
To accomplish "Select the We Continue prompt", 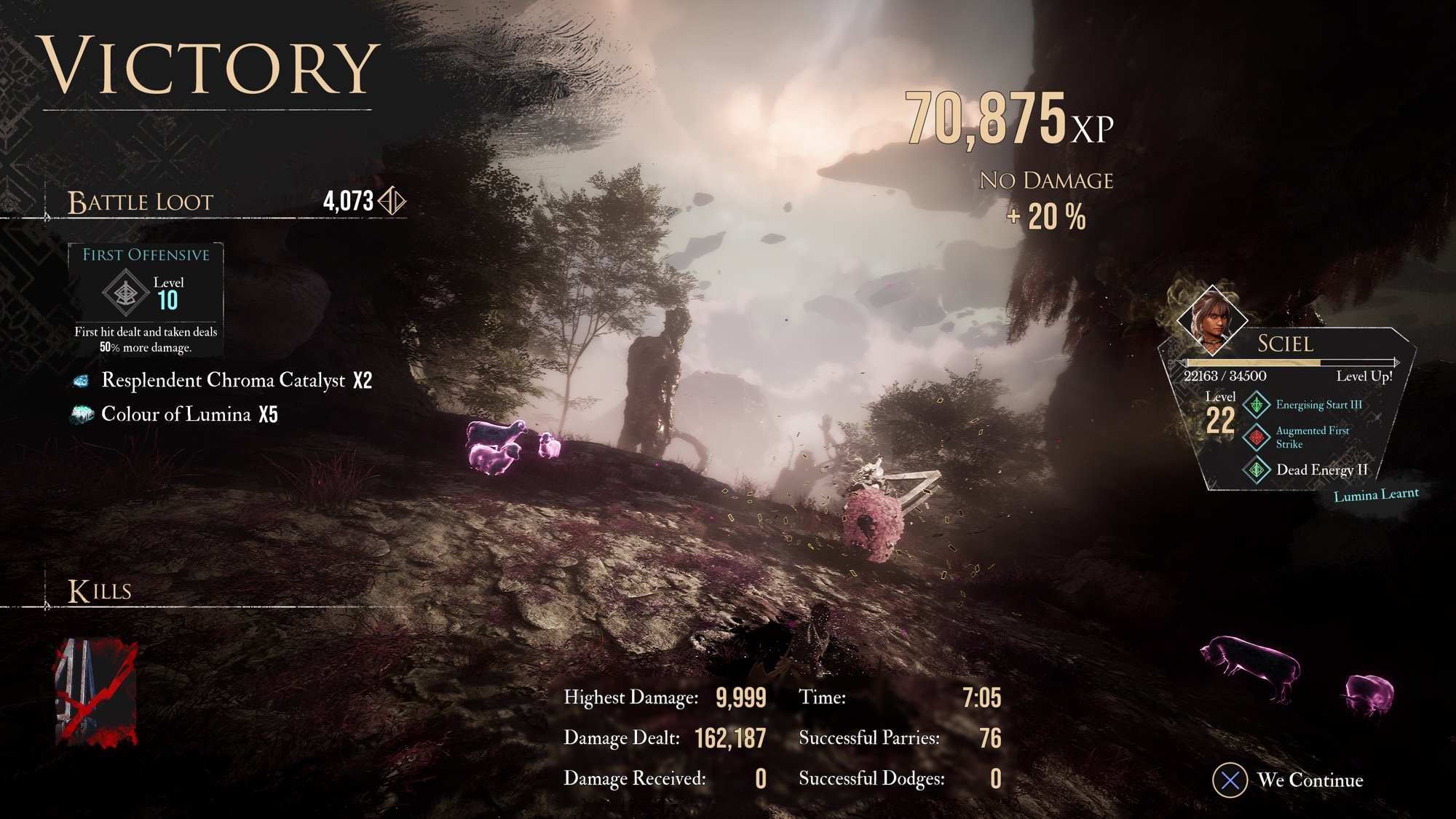I will [1289, 780].
